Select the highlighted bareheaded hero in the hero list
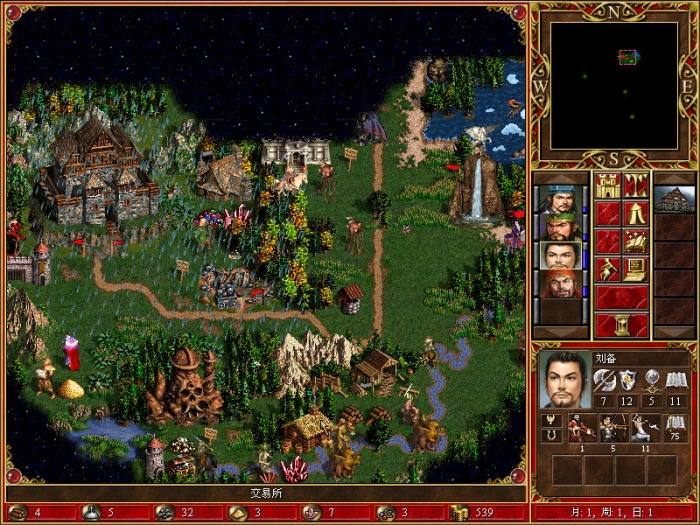This screenshot has height=525, width=700. (x=563, y=254)
